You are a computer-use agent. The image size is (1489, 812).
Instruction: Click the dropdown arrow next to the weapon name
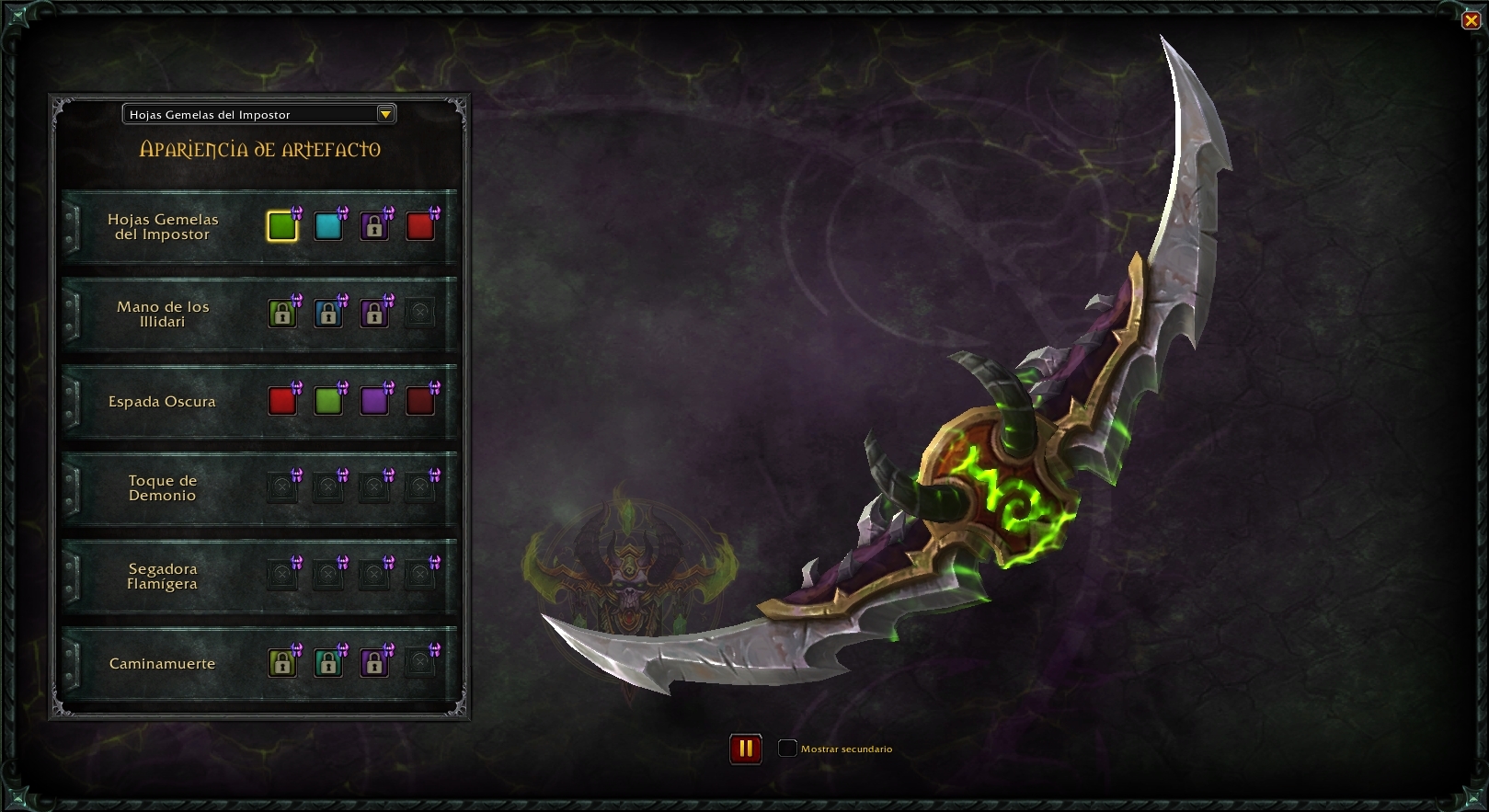click(387, 114)
